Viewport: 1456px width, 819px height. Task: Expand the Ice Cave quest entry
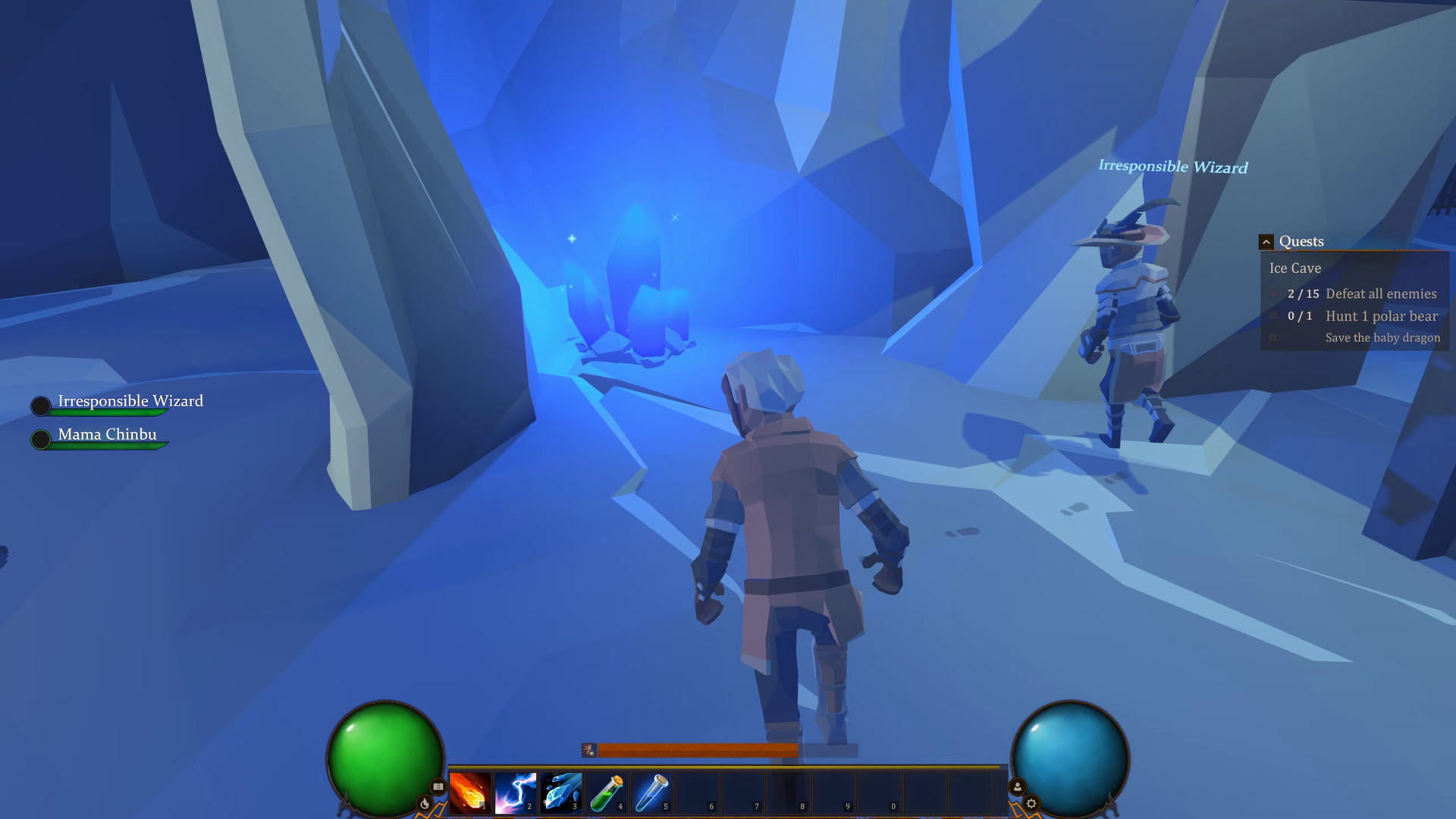click(1294, 268)
